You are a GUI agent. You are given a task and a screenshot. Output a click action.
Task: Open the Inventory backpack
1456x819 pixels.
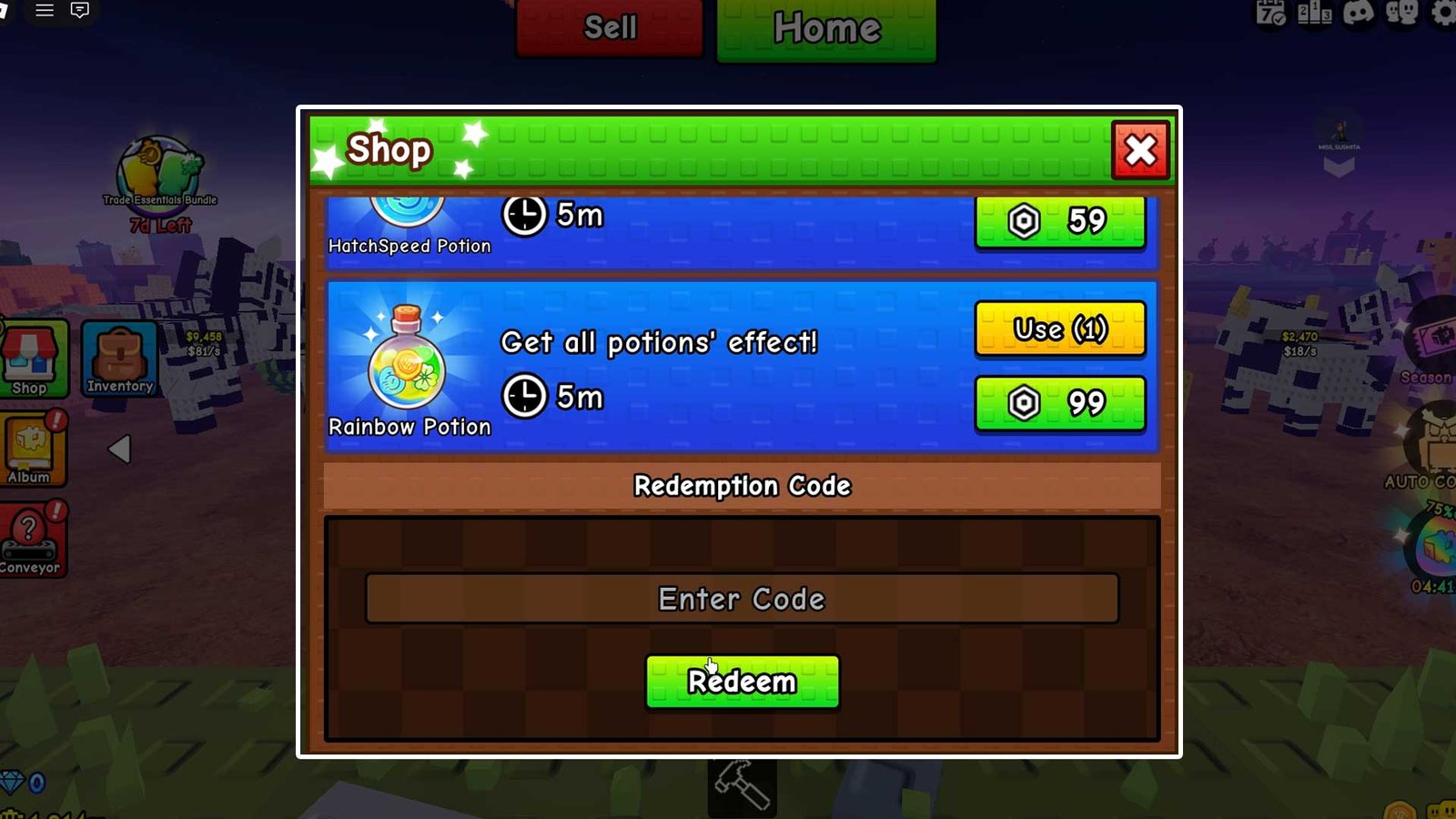(x=118, y=357)
